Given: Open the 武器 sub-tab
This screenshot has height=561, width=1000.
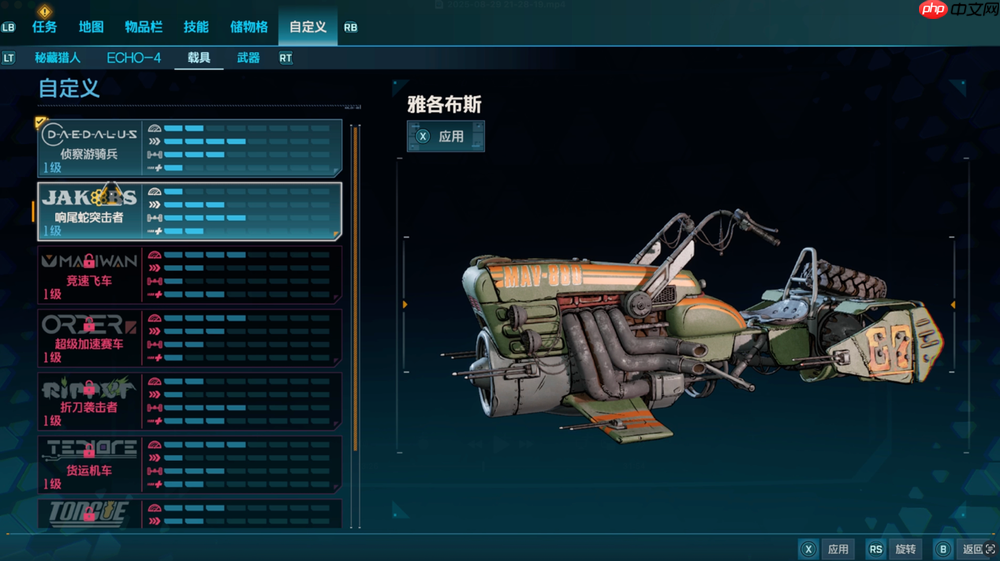Looking at the screenshot, I should [x=248, y=58].
